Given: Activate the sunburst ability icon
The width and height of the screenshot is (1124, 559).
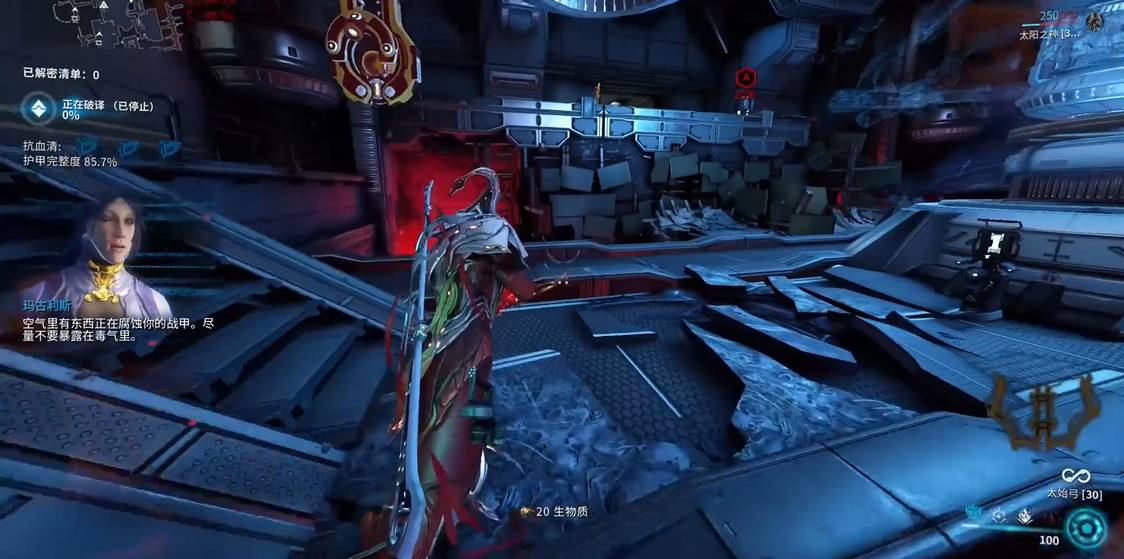Looking at the screenshot, I should pos(999,516).
